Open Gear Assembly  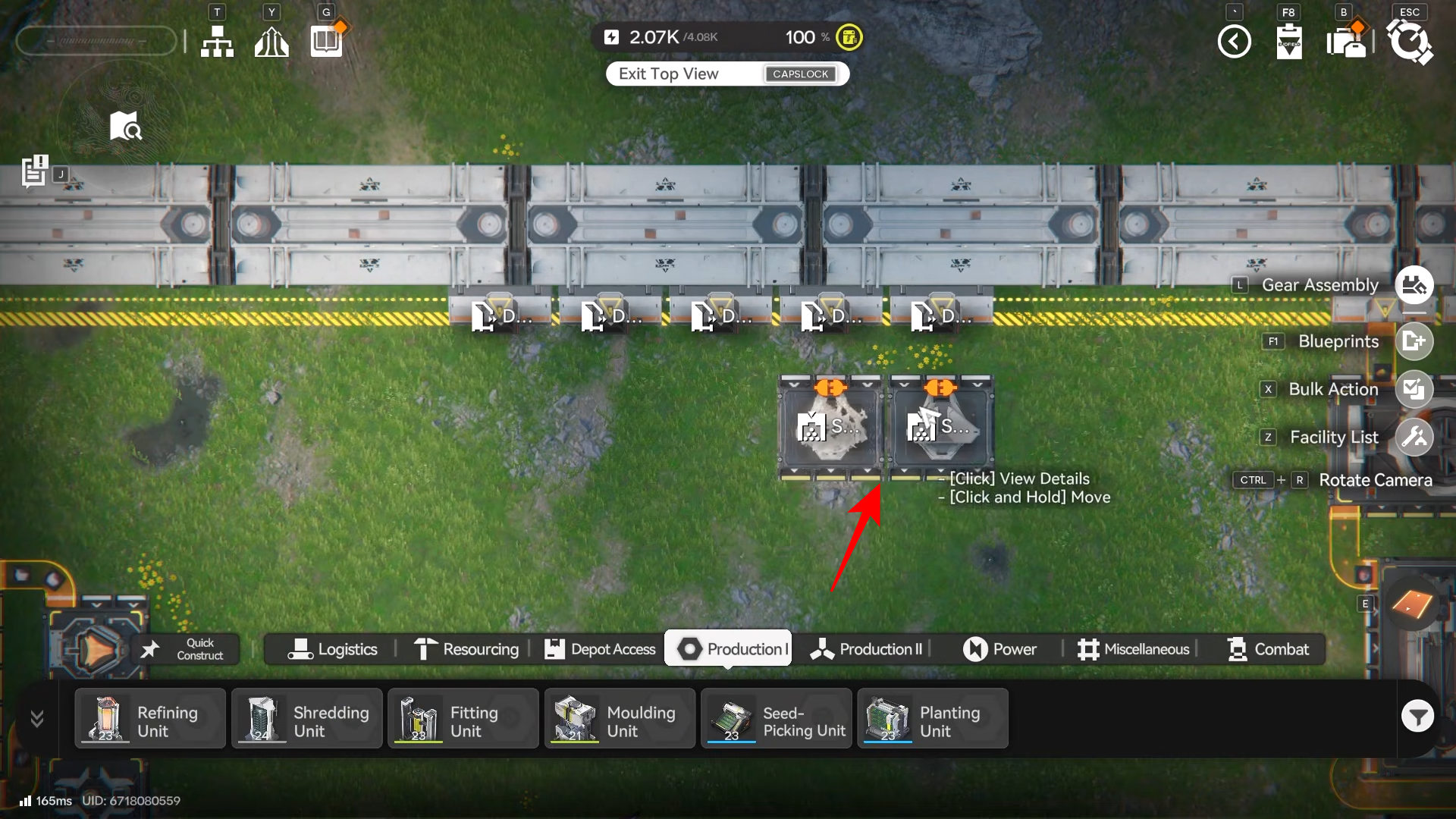(1414, 285)
